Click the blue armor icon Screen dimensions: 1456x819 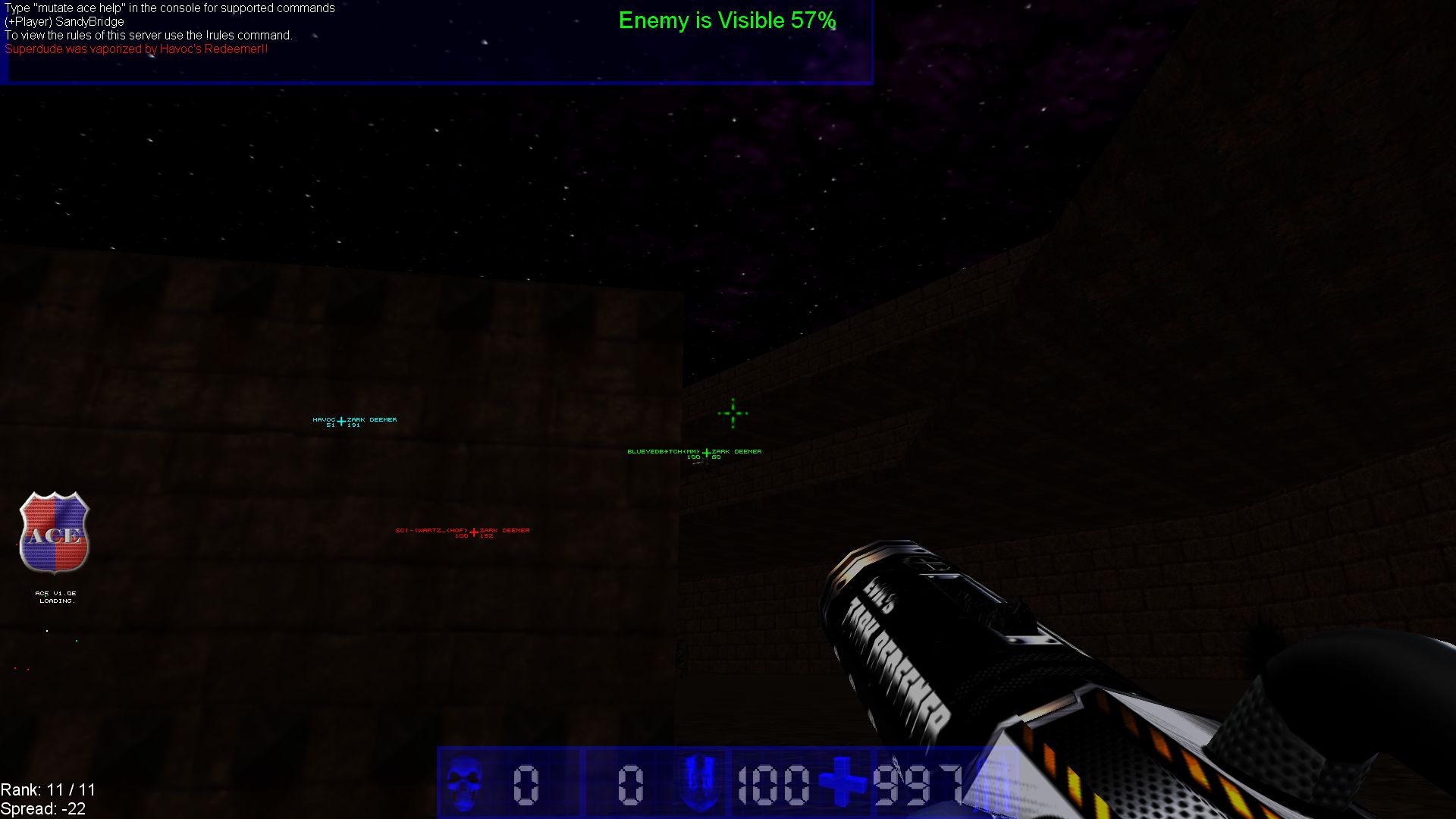[698, 783]
